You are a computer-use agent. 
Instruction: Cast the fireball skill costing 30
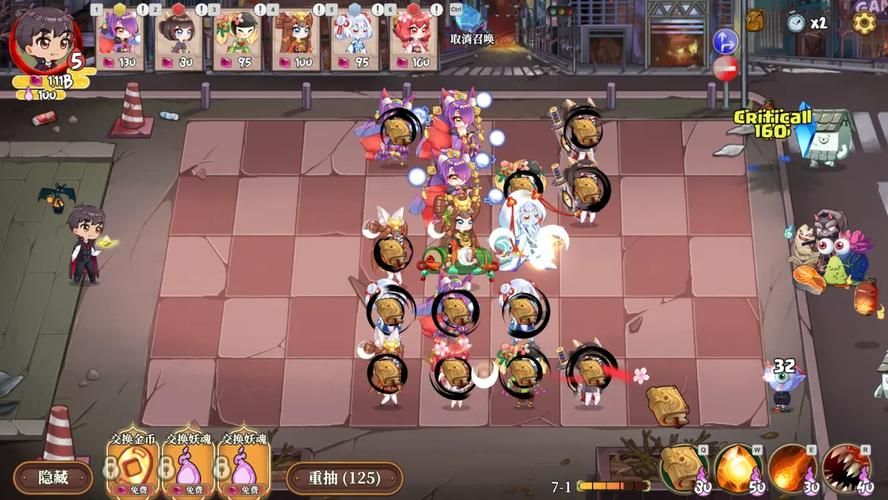[790, 467]
